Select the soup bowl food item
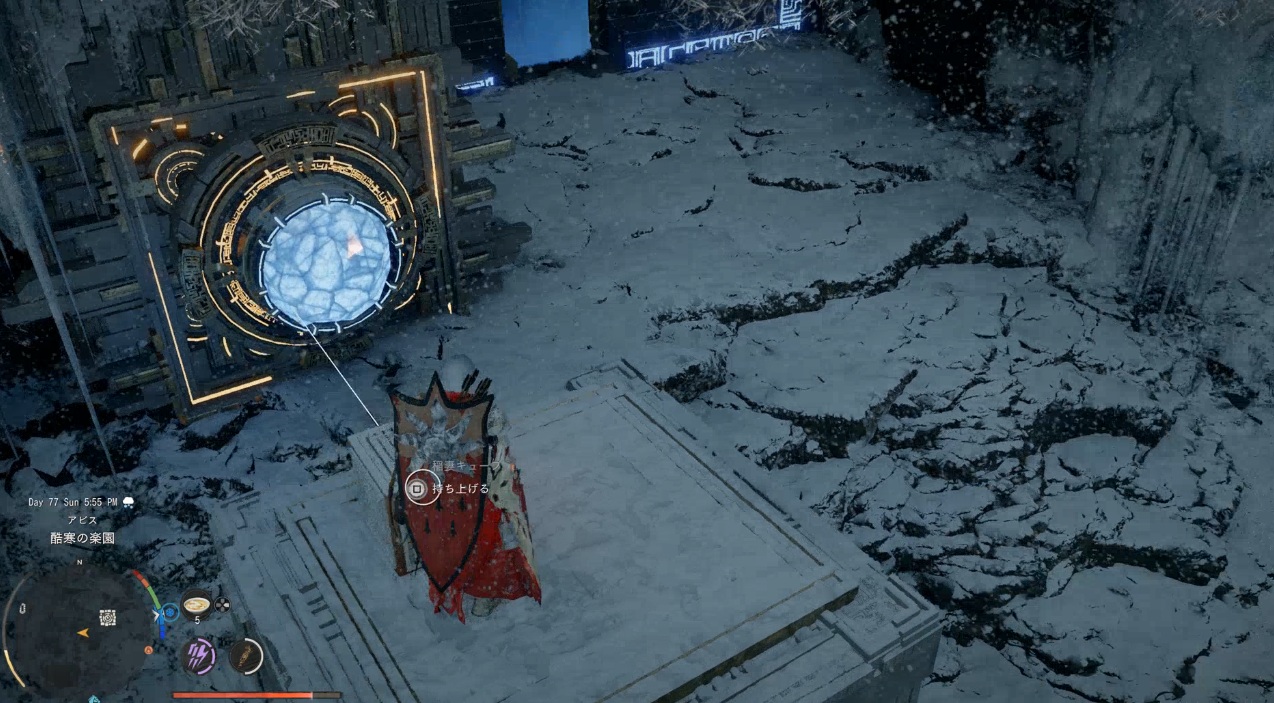Viewport: 1274px width, 703px height. tap(196, 605)
